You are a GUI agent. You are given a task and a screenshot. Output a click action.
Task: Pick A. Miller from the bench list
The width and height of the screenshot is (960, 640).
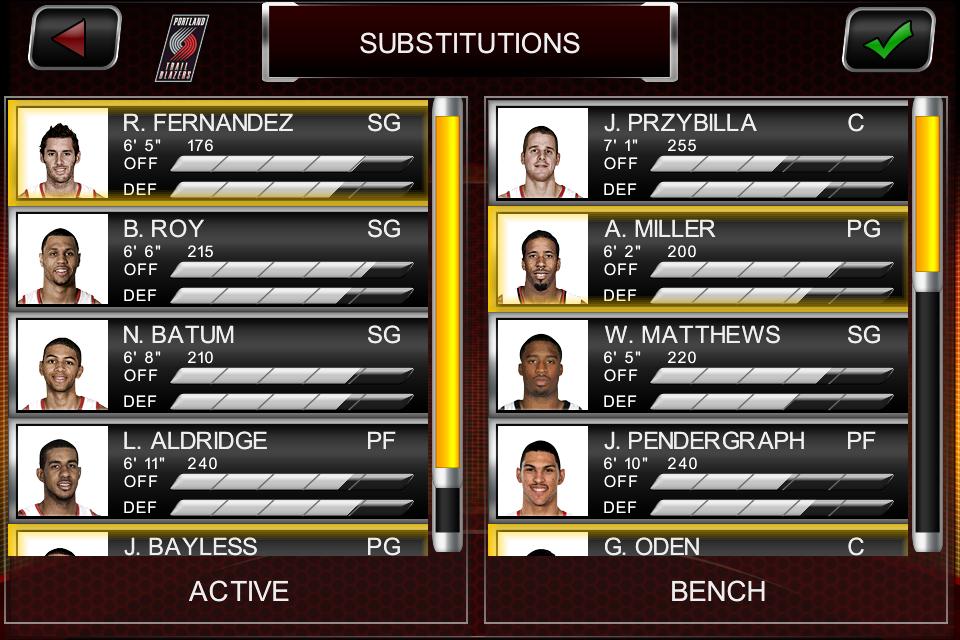(x=700, y=259)
